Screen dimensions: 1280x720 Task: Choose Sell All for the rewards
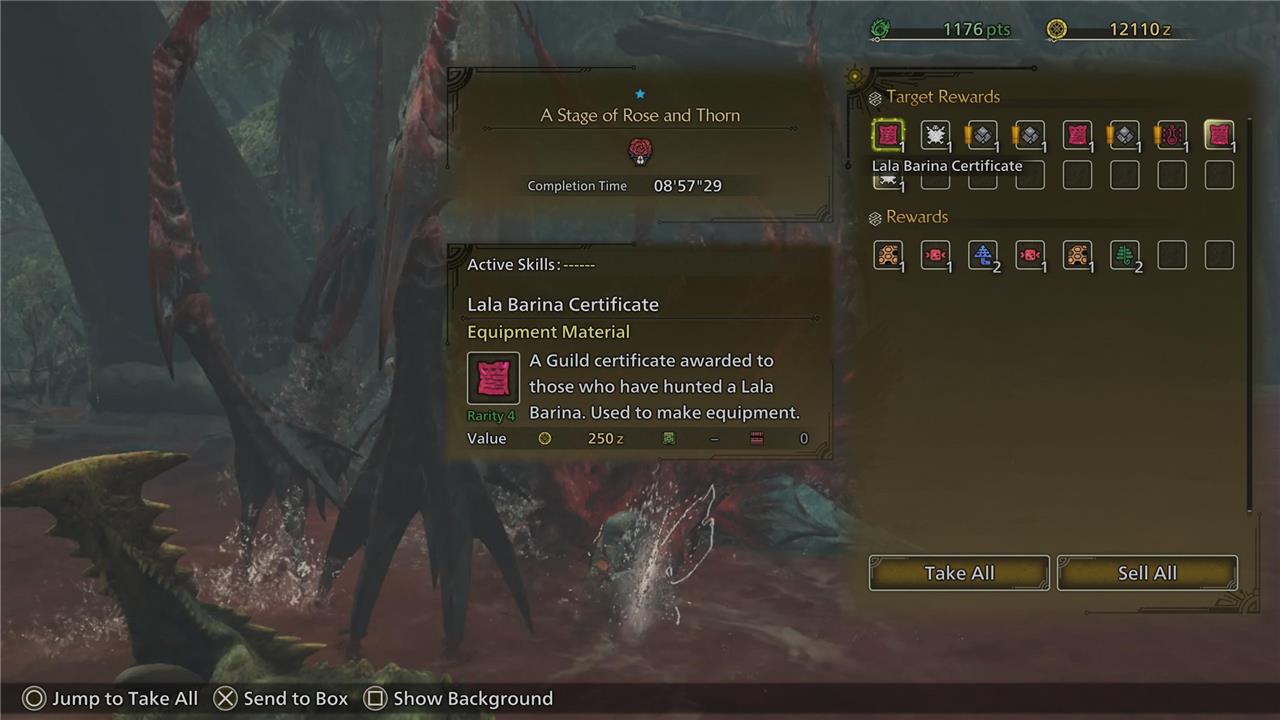tap(1147, 573)
